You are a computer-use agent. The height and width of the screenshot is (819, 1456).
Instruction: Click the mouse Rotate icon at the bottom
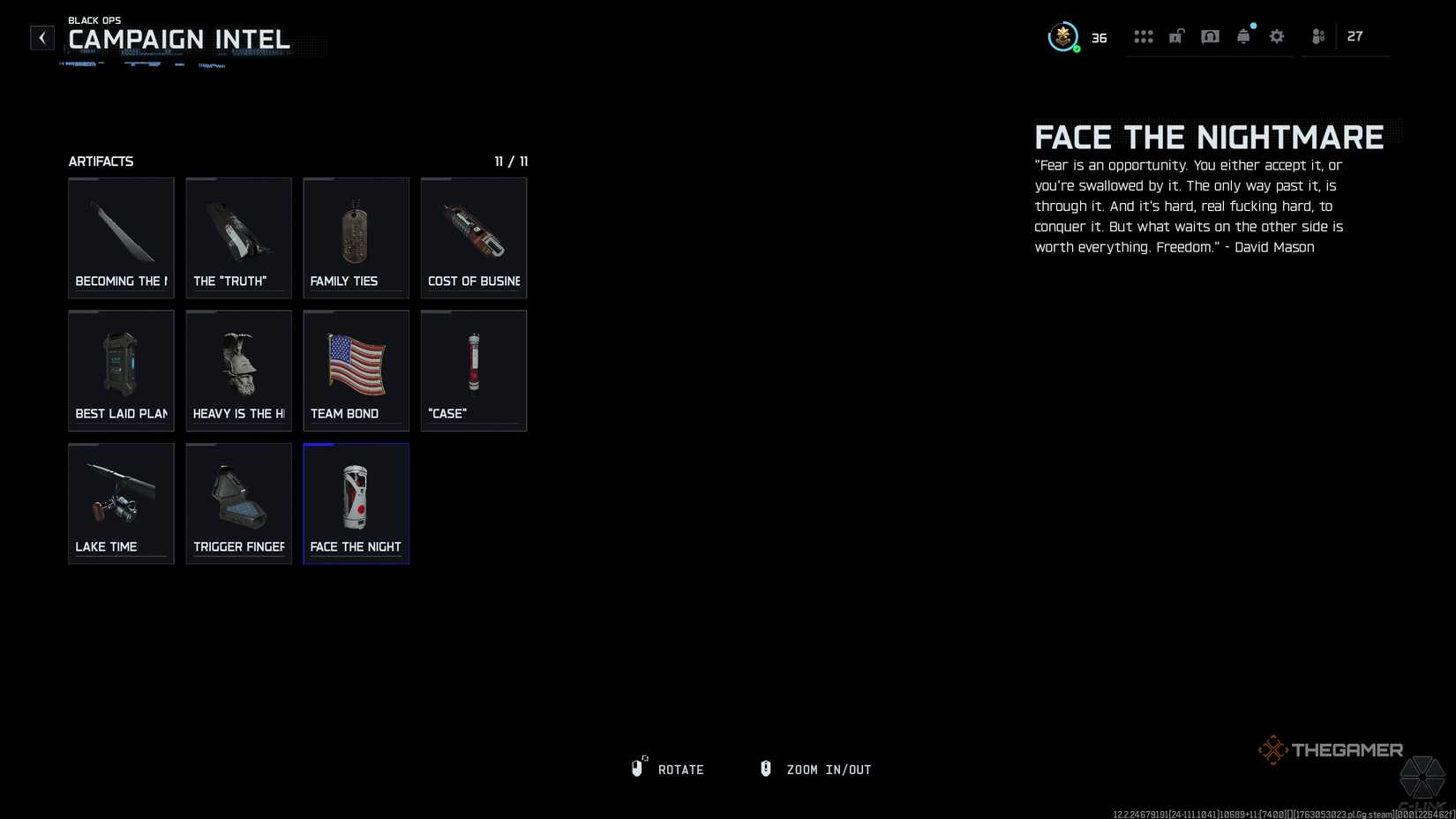(x=637, y=768)
